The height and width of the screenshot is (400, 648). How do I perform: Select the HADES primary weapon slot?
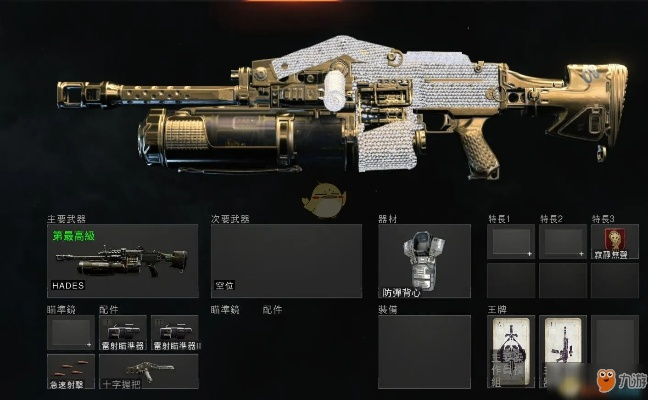tap(122, 260)
